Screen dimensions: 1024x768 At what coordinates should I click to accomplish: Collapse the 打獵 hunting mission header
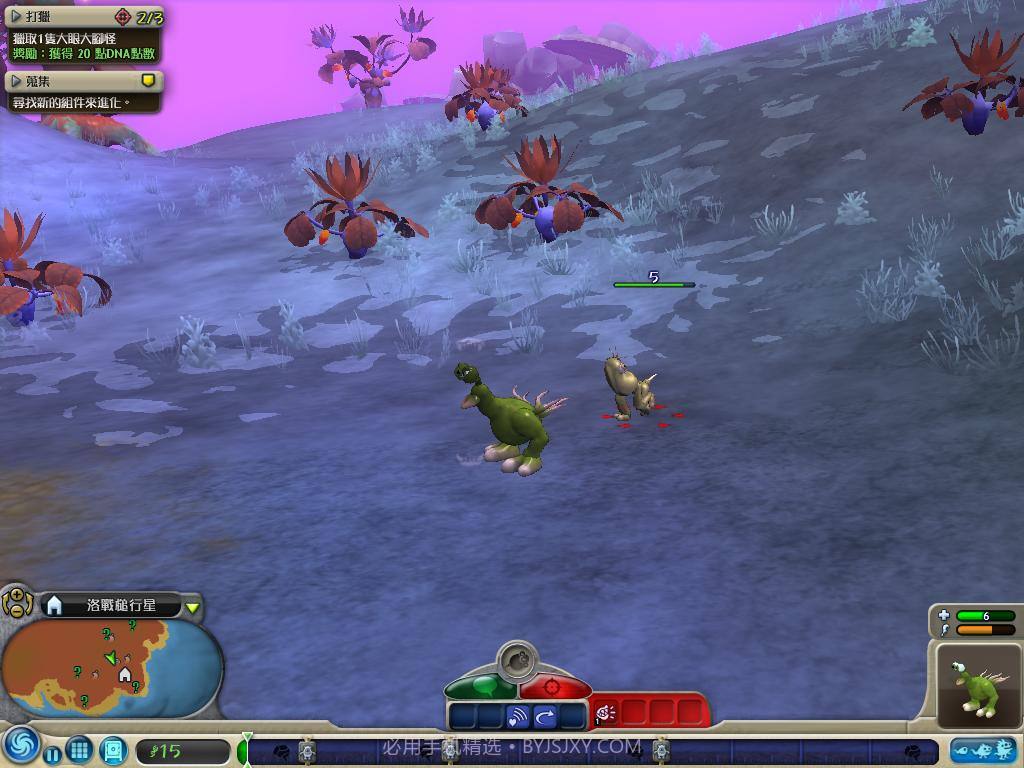(16, 17)
